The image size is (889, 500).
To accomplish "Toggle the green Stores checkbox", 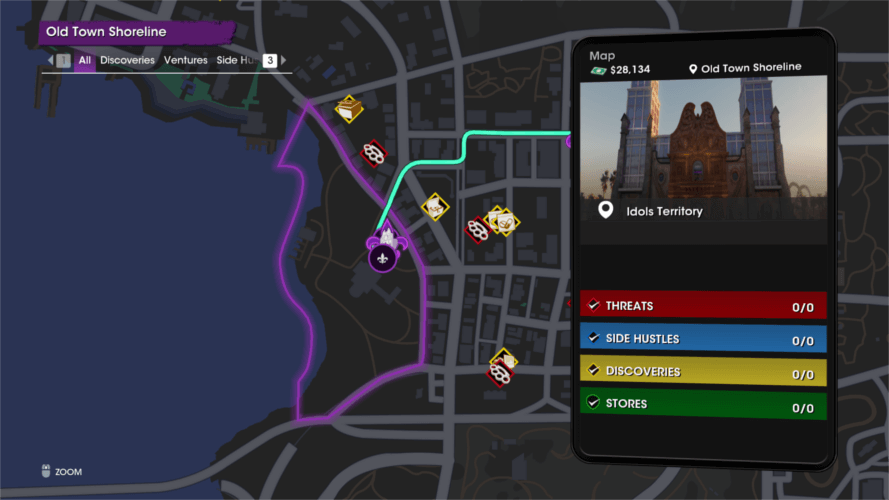I will [x=593, y=404].
